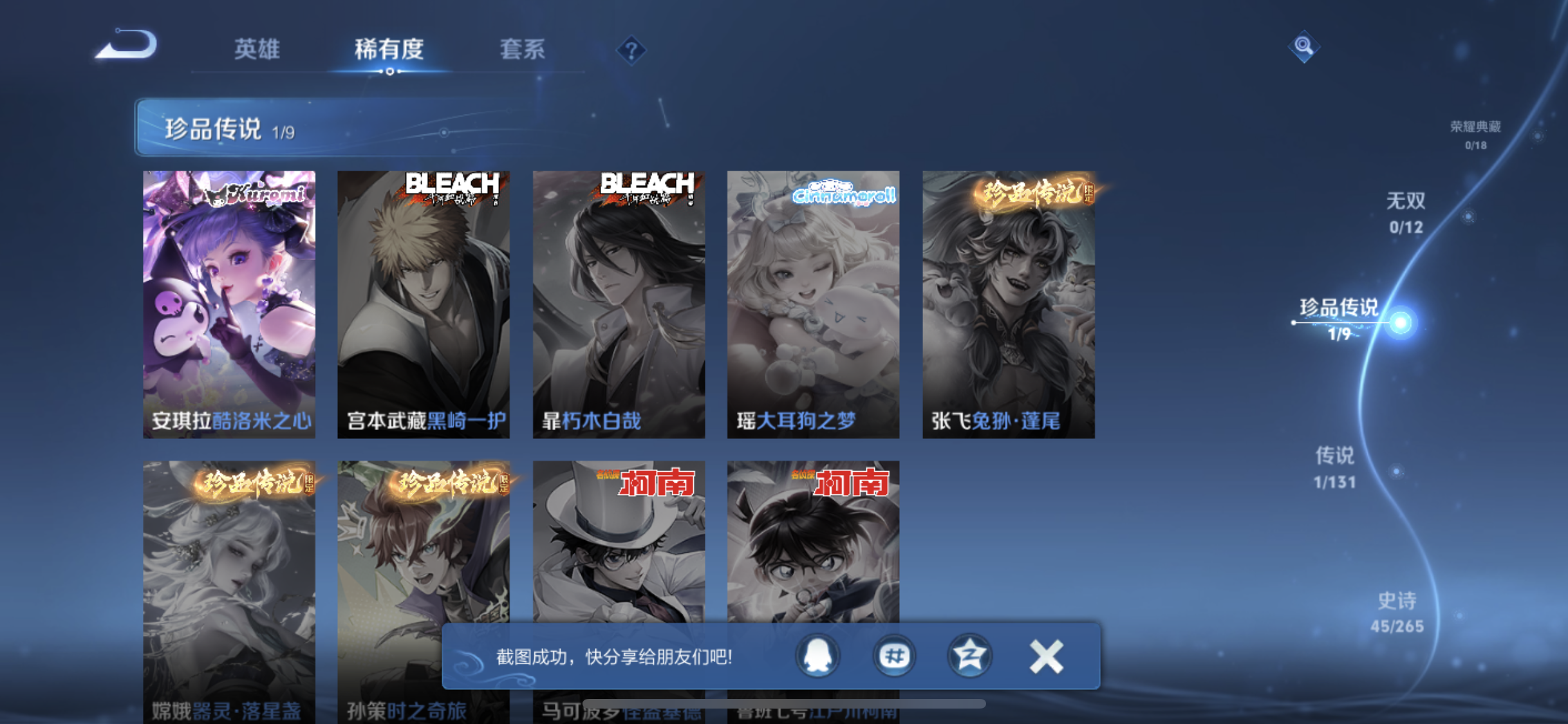Image resolution: width=1568 pixels, height=724 pixels.
Task: View the 瑶 大耳狗之梦 skin card
Action: pyautogui.click(x=813, y=304)
